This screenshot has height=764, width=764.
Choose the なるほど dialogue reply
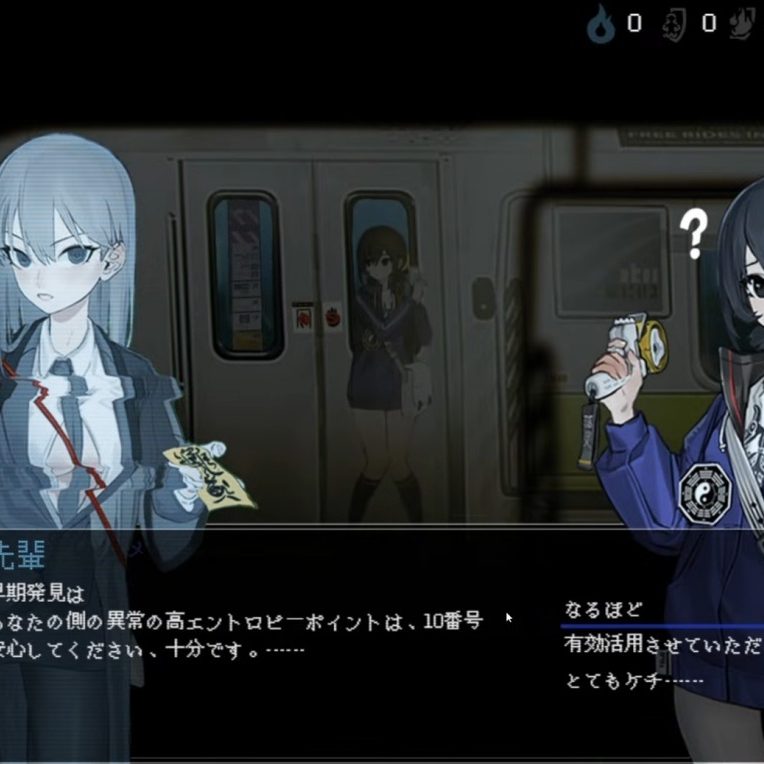603,609
